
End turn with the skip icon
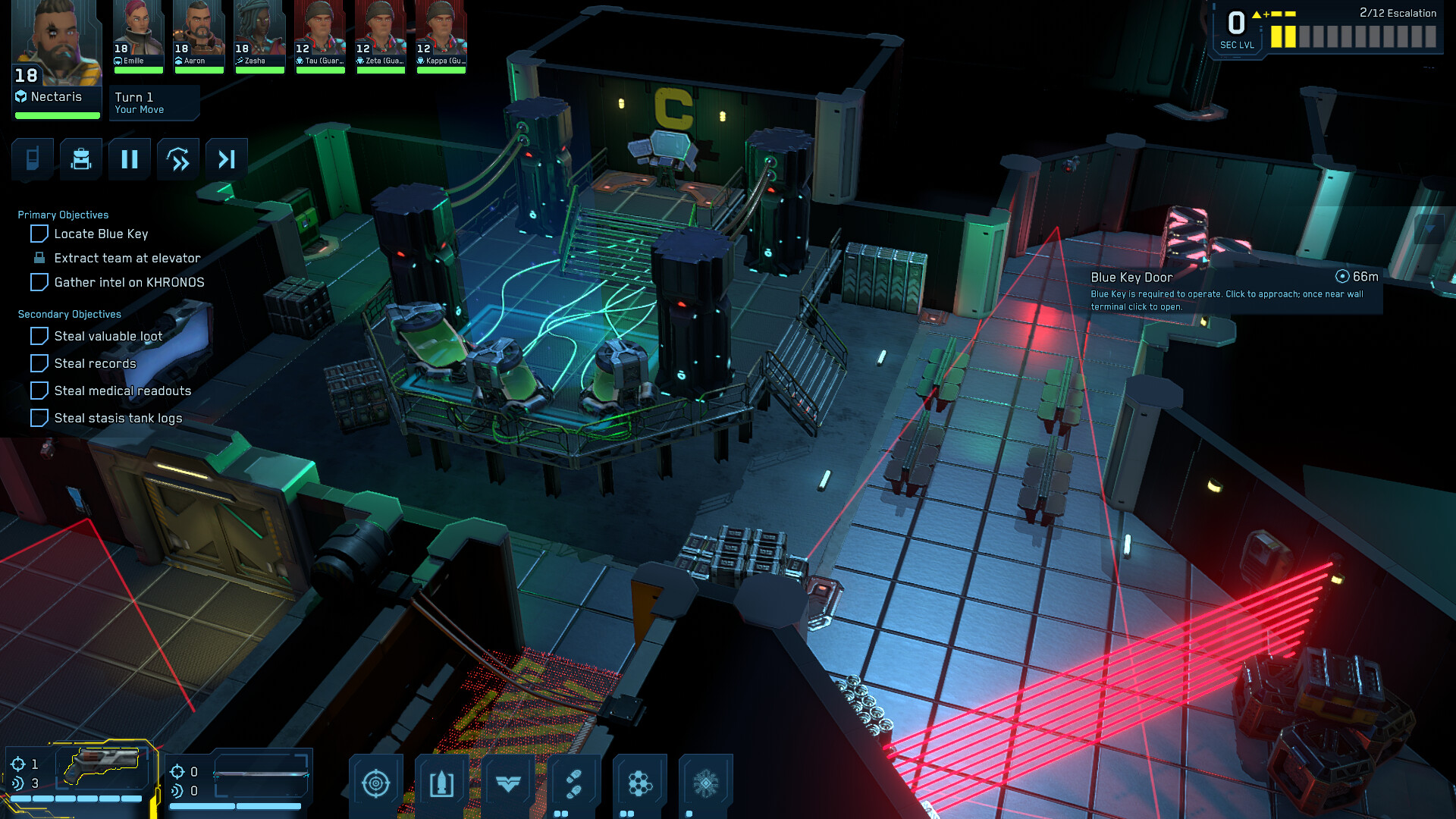[226, 159]
